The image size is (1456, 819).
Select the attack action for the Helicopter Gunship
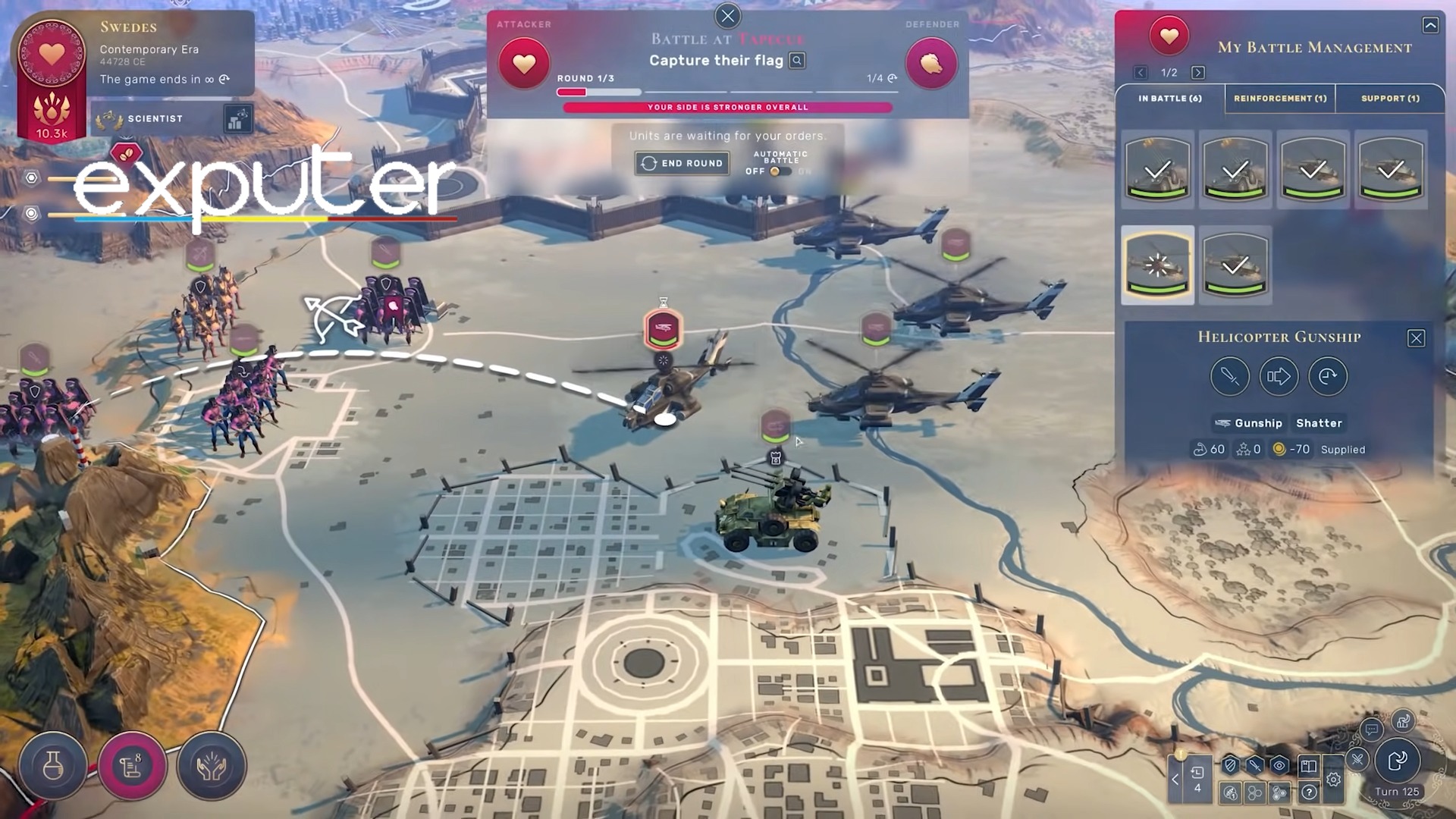click(1229, 376)
